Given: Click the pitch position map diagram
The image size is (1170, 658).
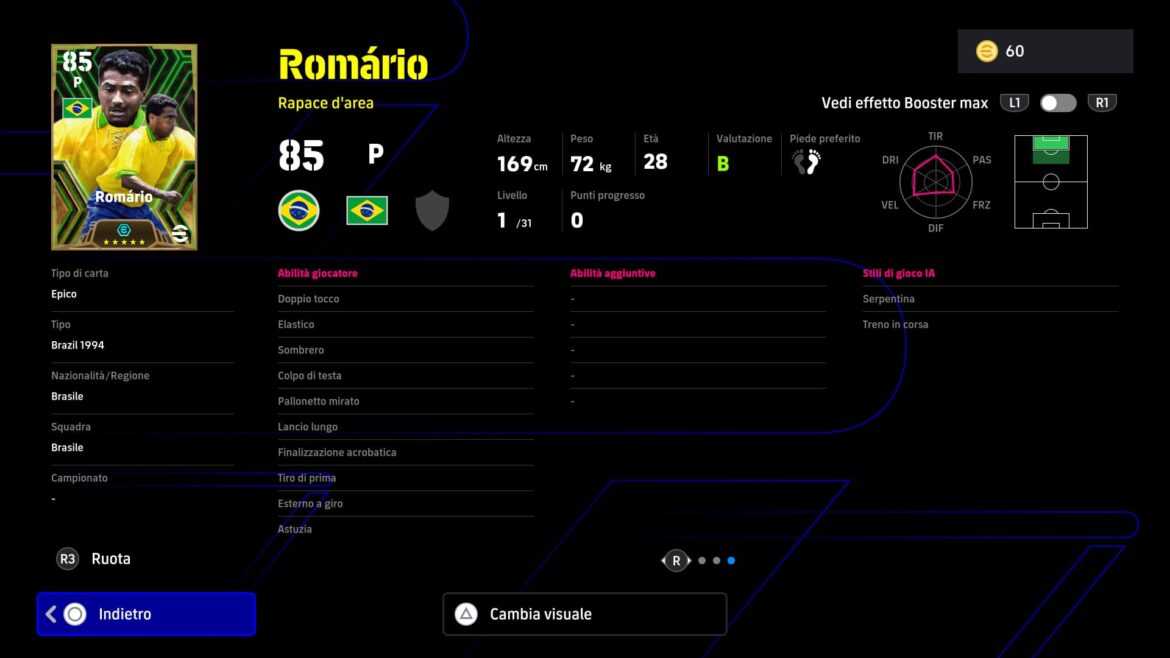Looking at the screenshot, I should coord(1050,181).
